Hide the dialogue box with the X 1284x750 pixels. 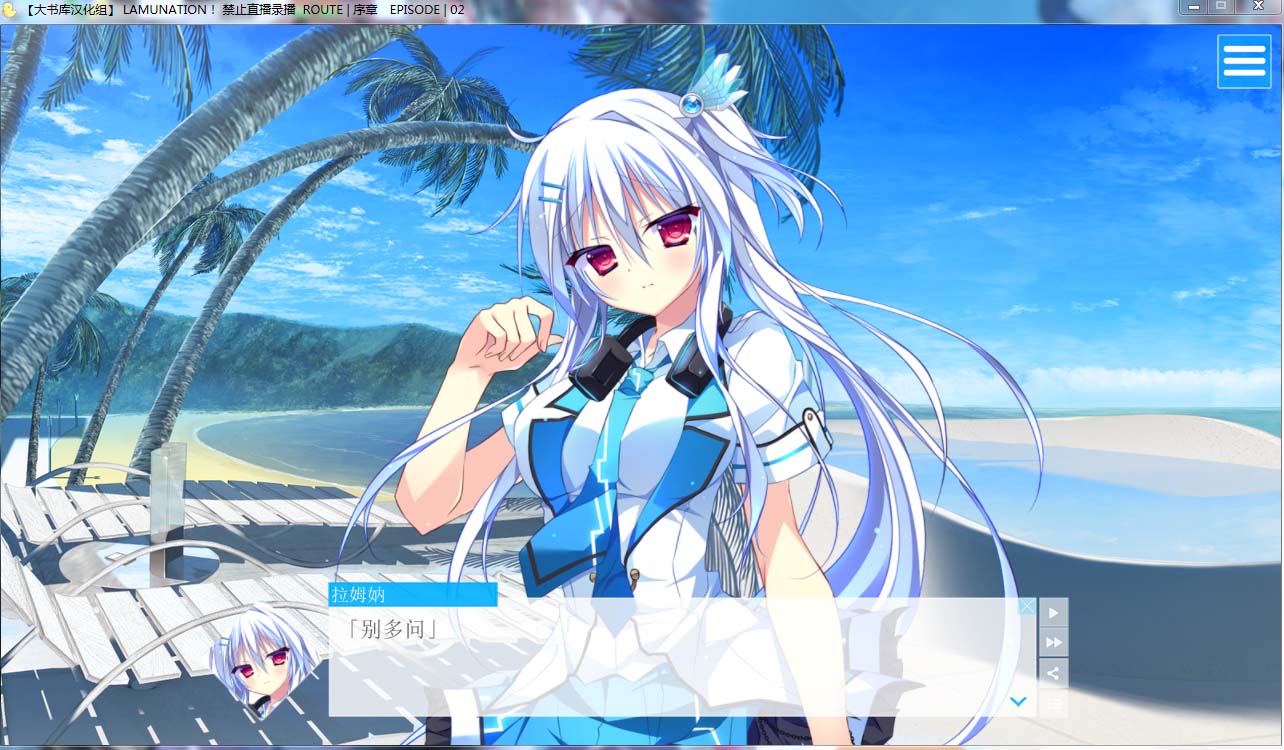(x=1027, y=606)
